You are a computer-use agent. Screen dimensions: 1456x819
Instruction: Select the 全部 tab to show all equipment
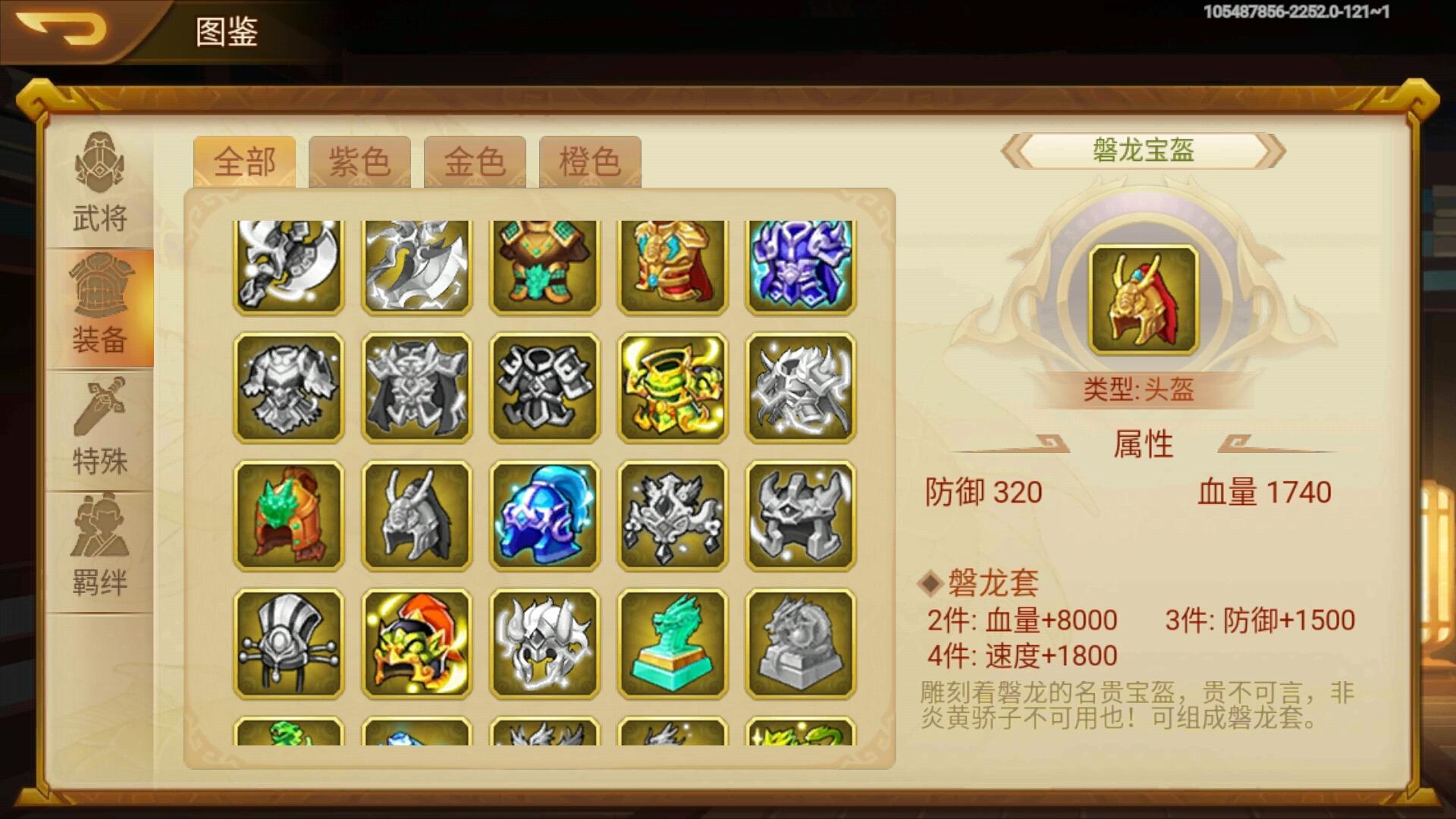245,162
